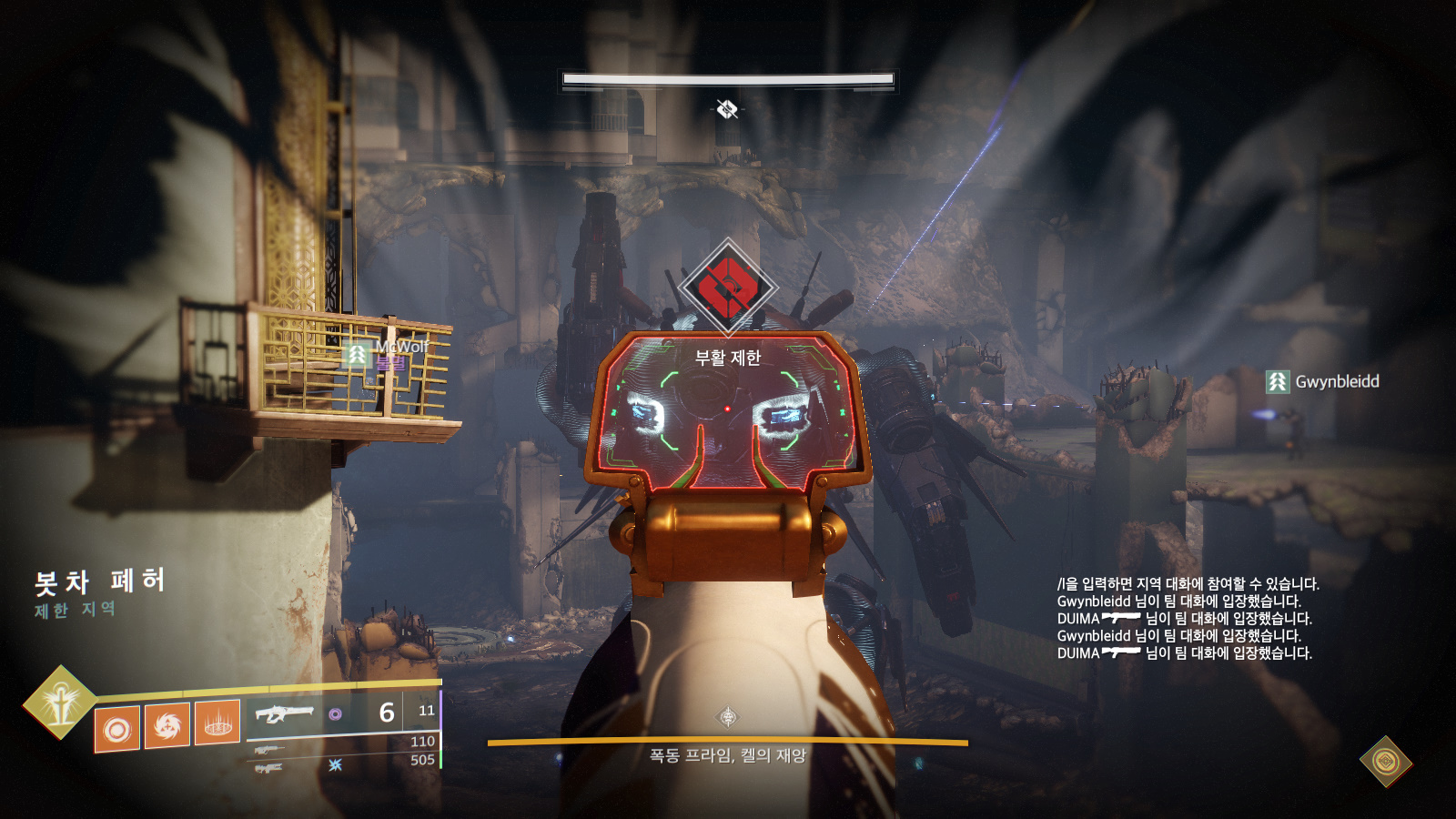Click the red revive restriction marker

coord(727,286)
